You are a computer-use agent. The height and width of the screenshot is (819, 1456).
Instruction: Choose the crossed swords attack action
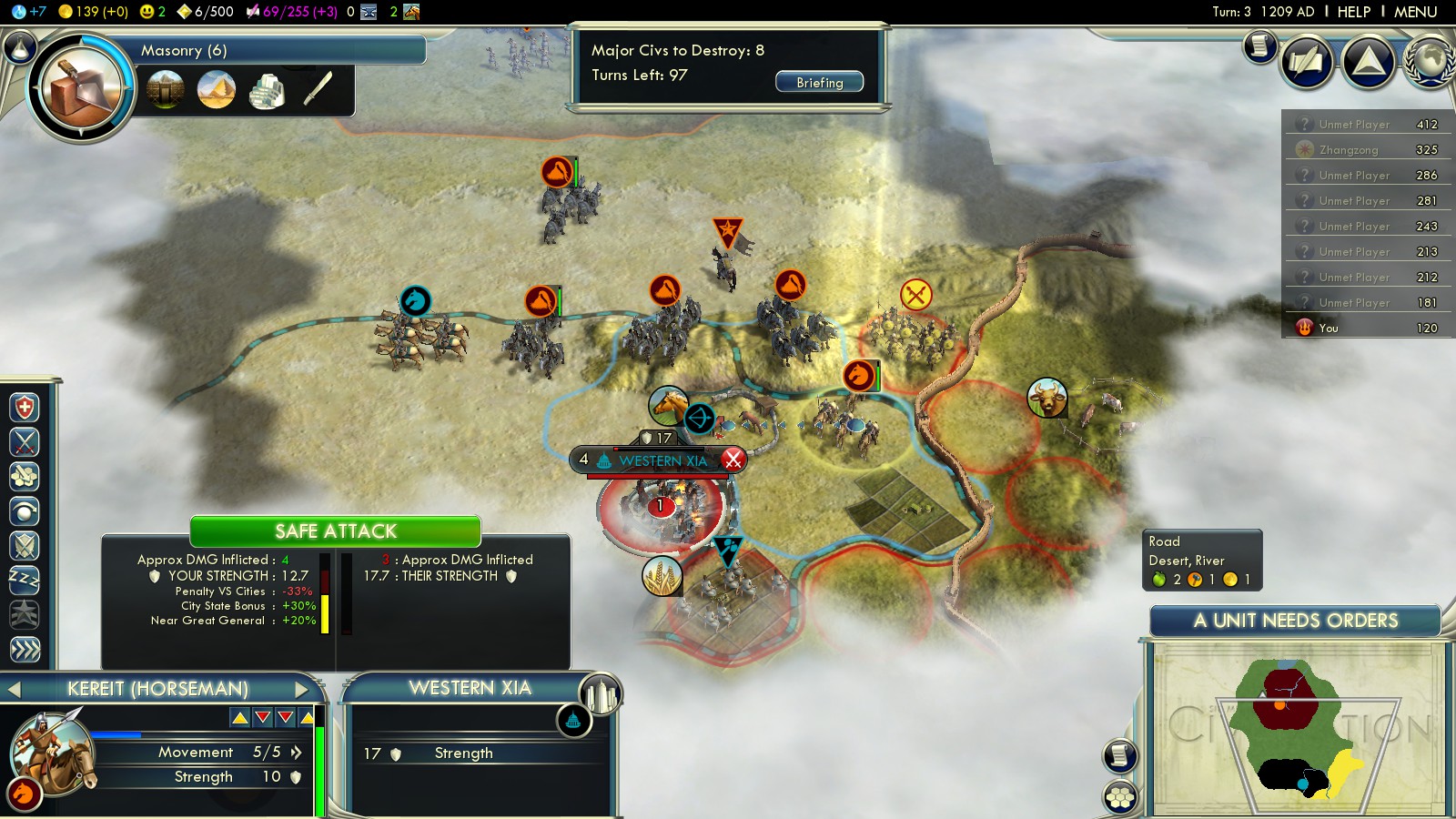point(25,442)
